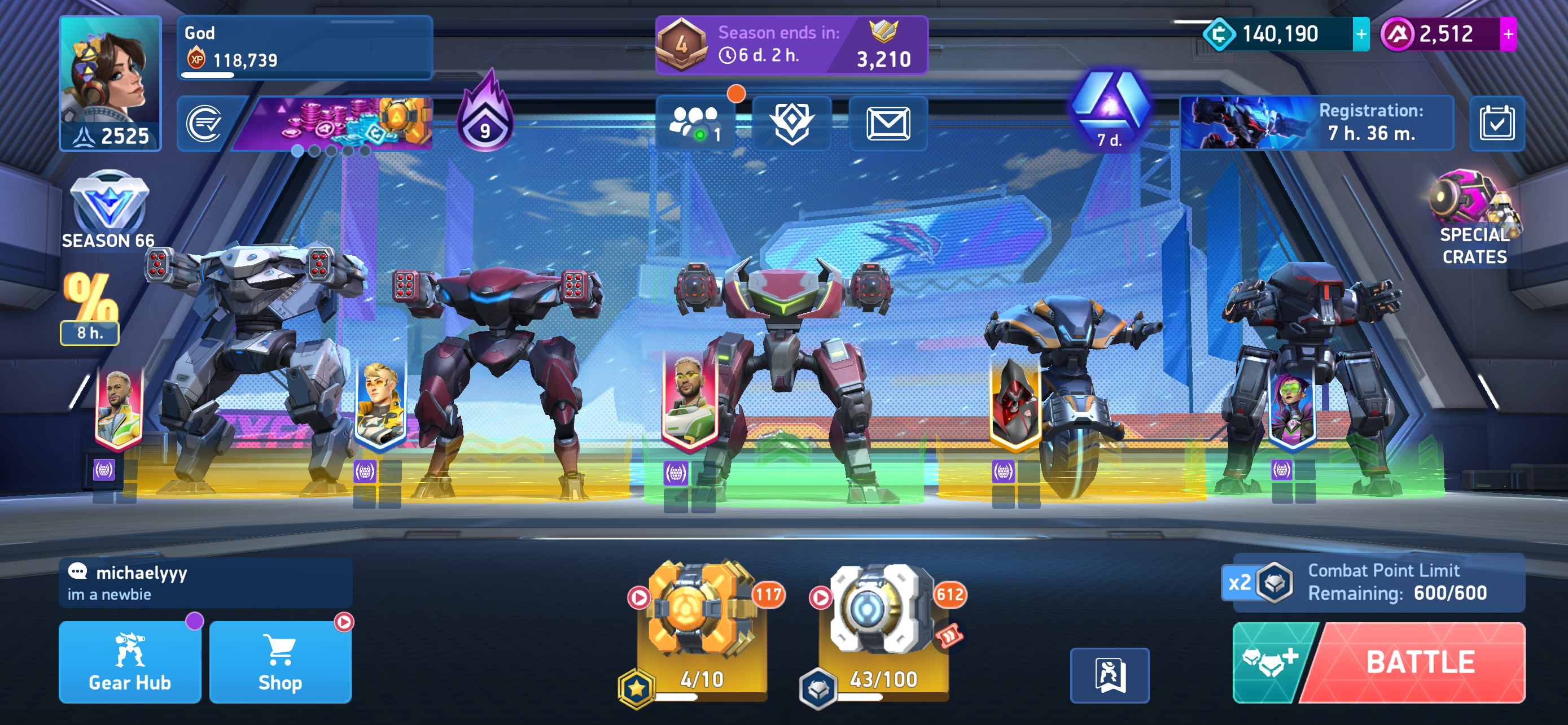The image size is (1568, 725).
Task: Add more credits with the cyan plus
Action: 1360,34
